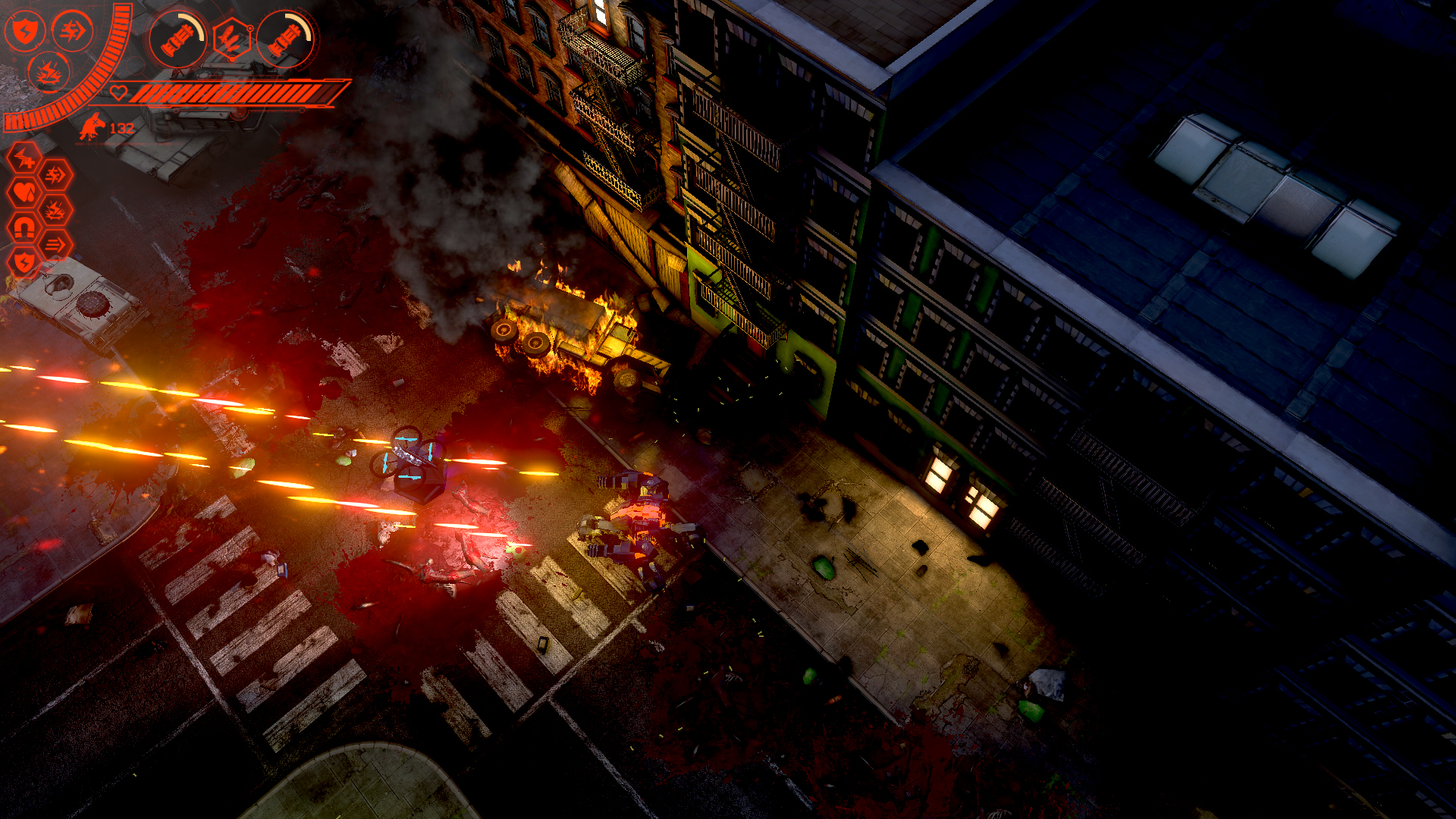Image resolution: width=1456 pixels, height=819 pixels.
Task: Click the dash speed-boost circular icon
Action: coord(72,32)
